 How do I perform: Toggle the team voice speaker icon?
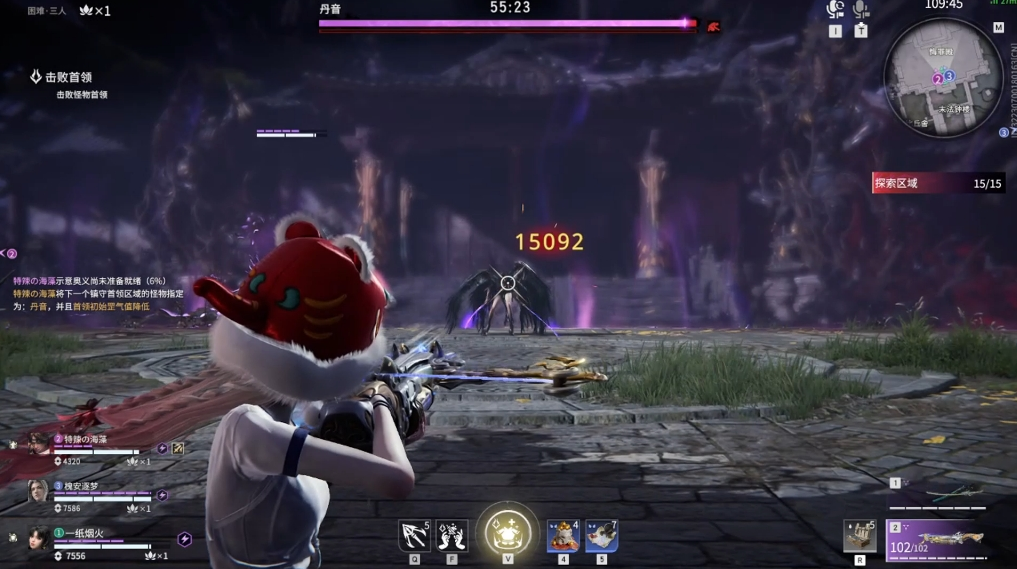tap(836, 10)
